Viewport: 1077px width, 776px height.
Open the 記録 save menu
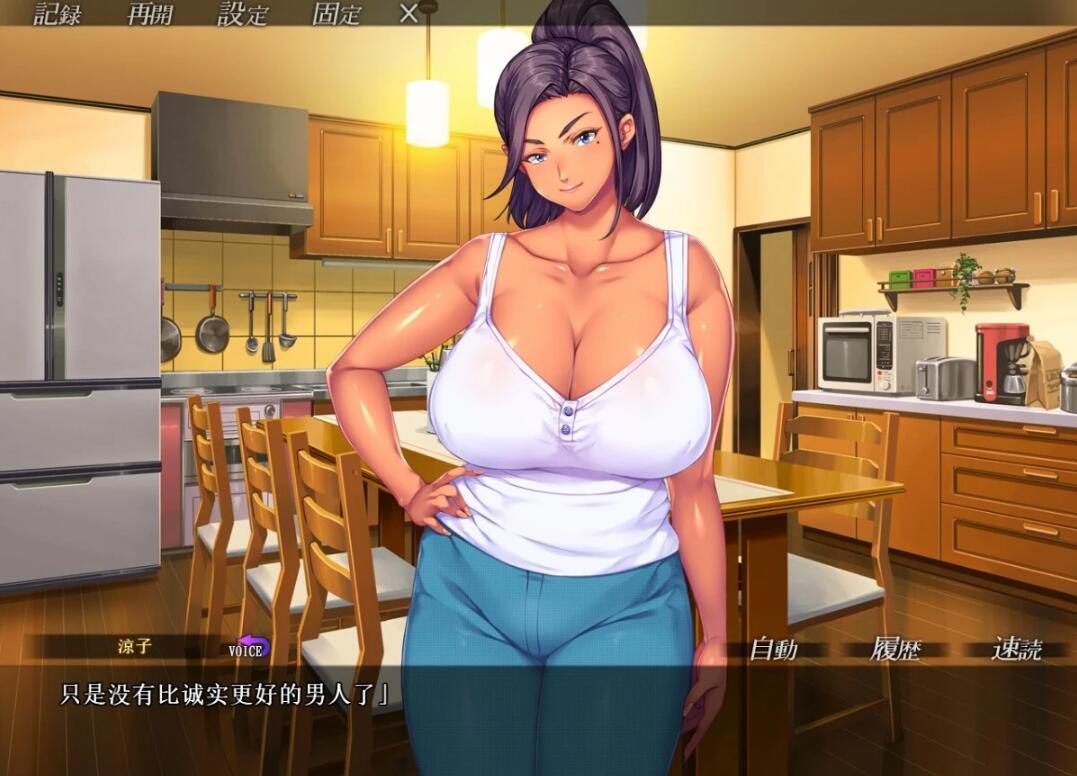58,14
